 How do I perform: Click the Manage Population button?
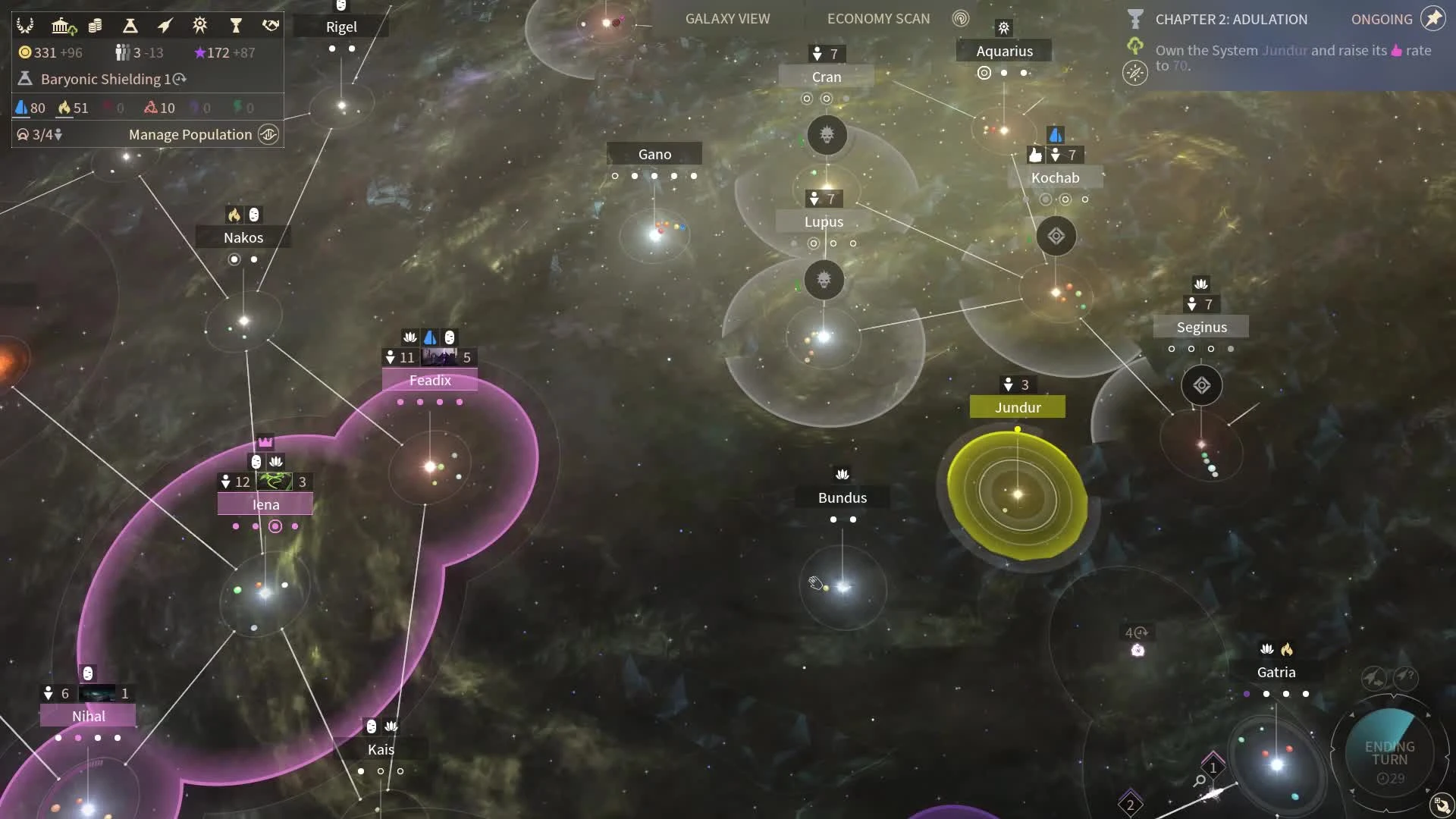point(190,134)
